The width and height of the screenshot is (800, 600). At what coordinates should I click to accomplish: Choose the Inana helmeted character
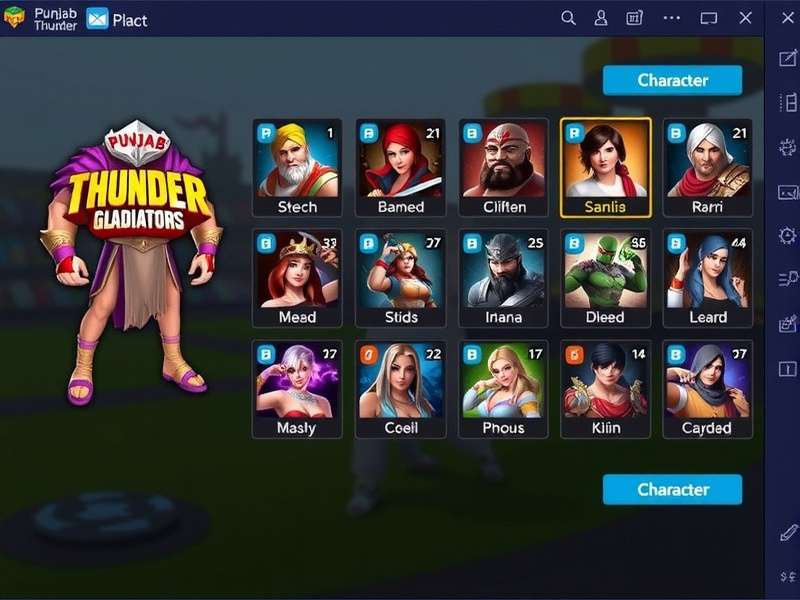click(503, 278)
